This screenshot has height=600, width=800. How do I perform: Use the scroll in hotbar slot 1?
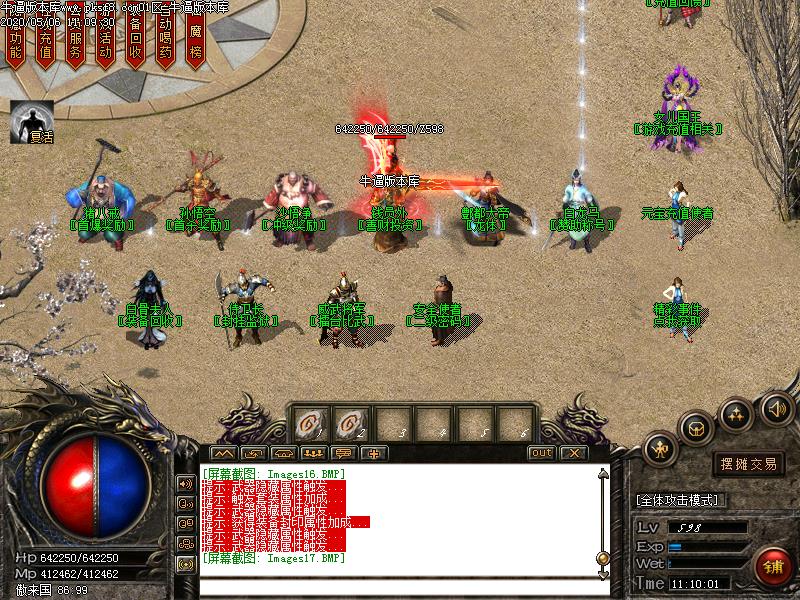310,423
